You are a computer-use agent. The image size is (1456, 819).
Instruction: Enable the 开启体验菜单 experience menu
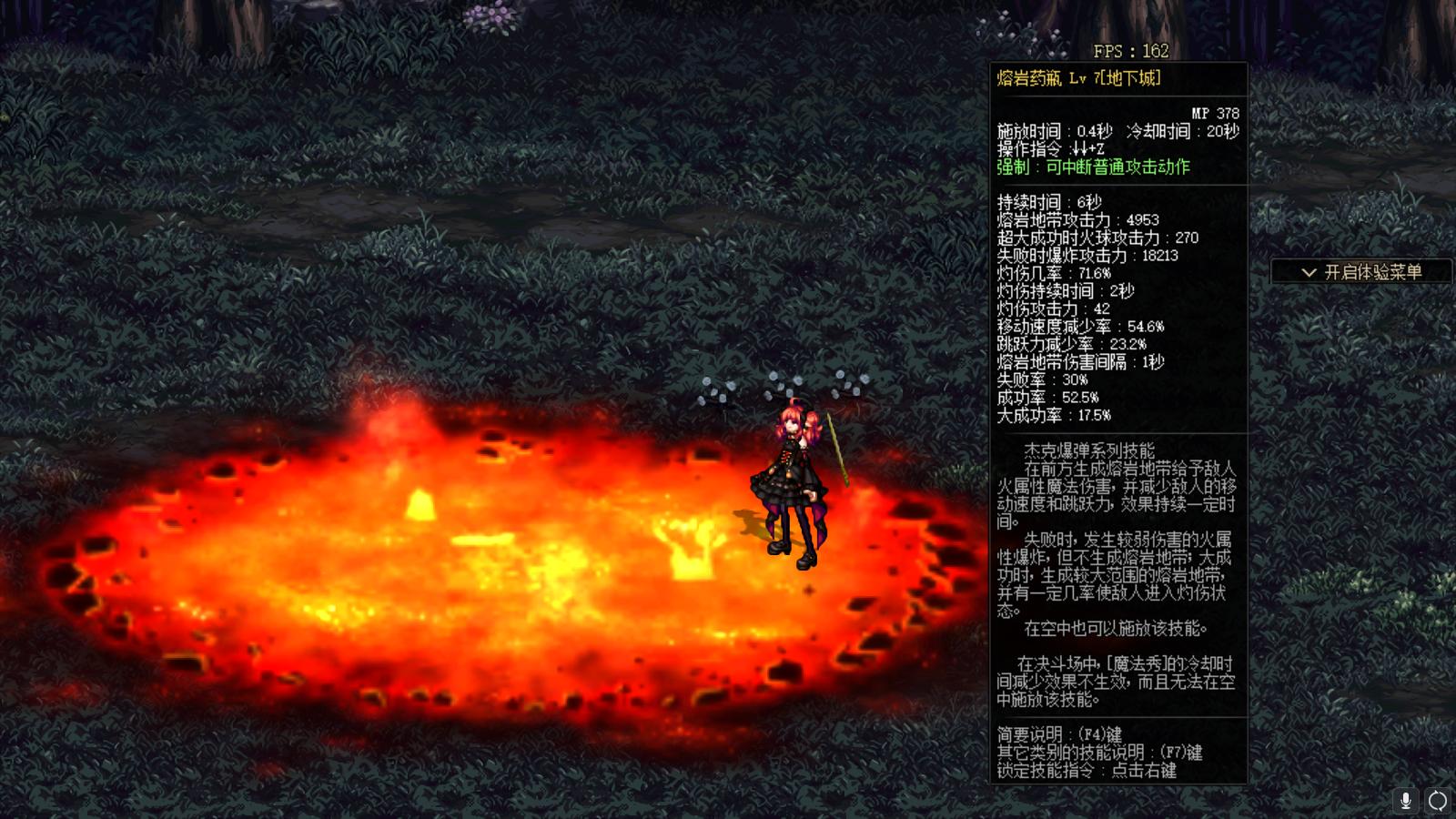pyautogui.click(x=1361, y=270)
